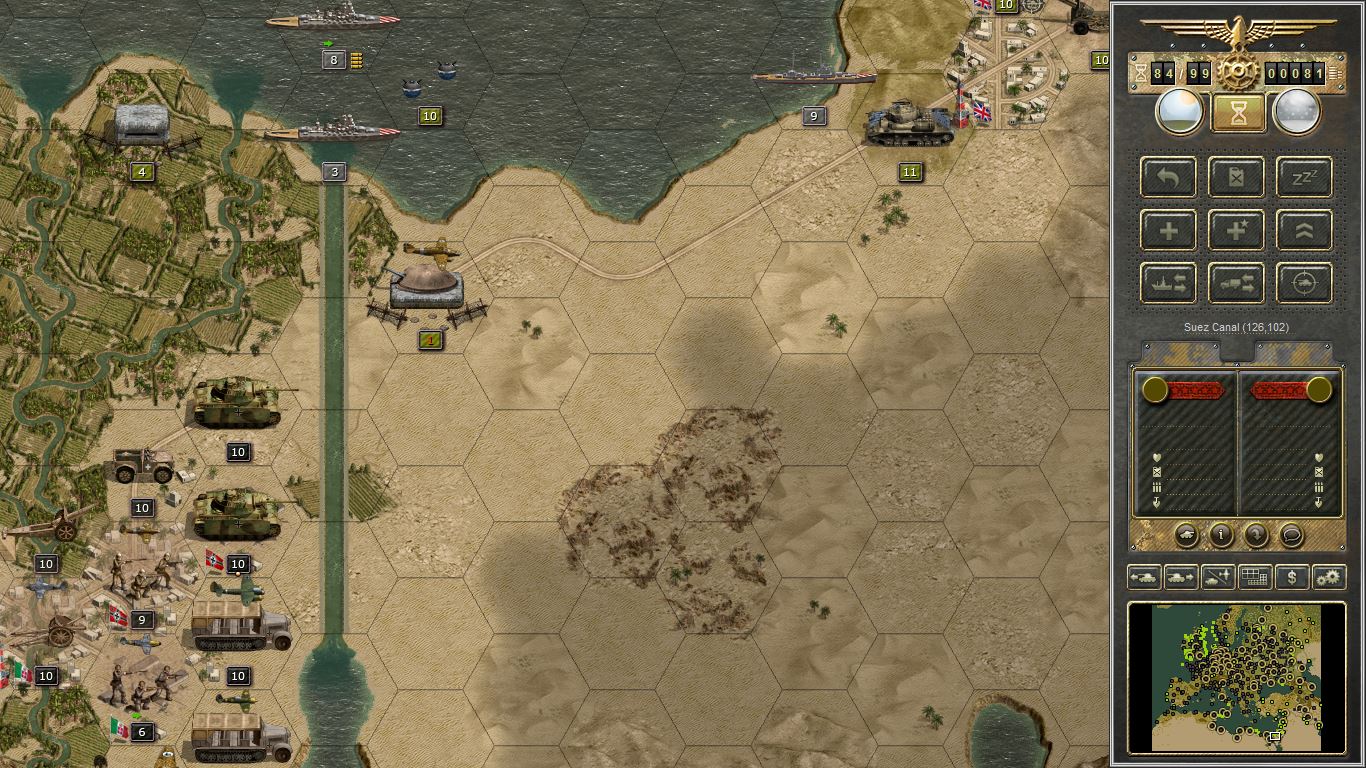
Task: Embark the unit onto sea transport
Action: point(1168,283)
